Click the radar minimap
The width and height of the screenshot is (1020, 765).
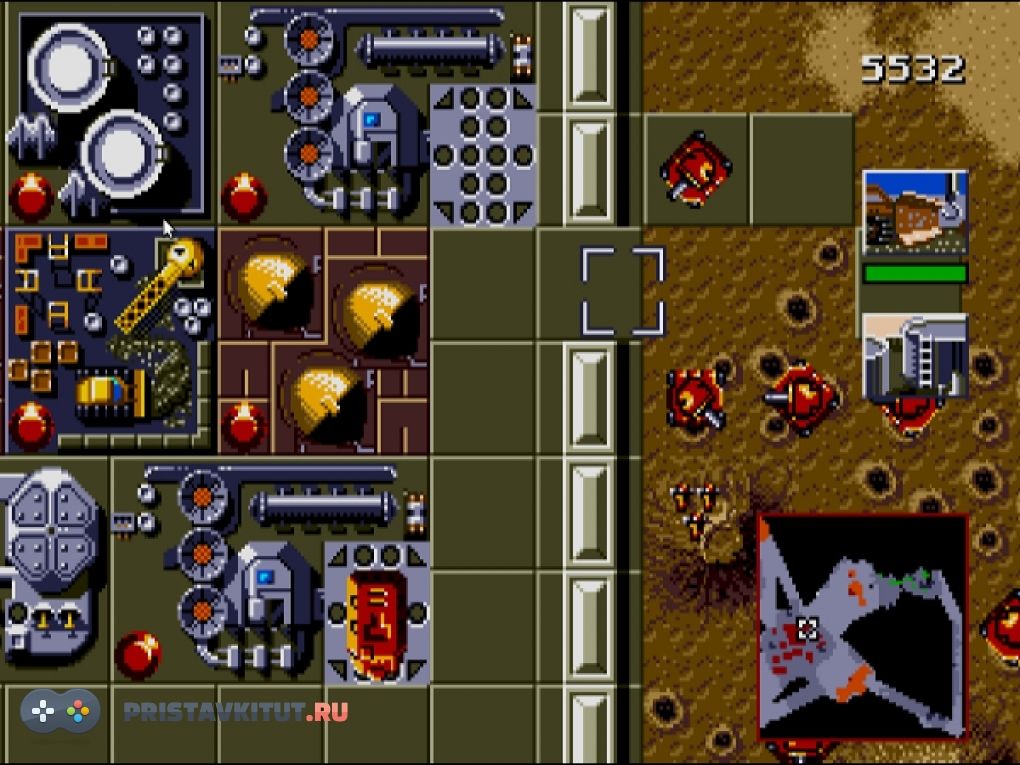(x=862, y=626)
